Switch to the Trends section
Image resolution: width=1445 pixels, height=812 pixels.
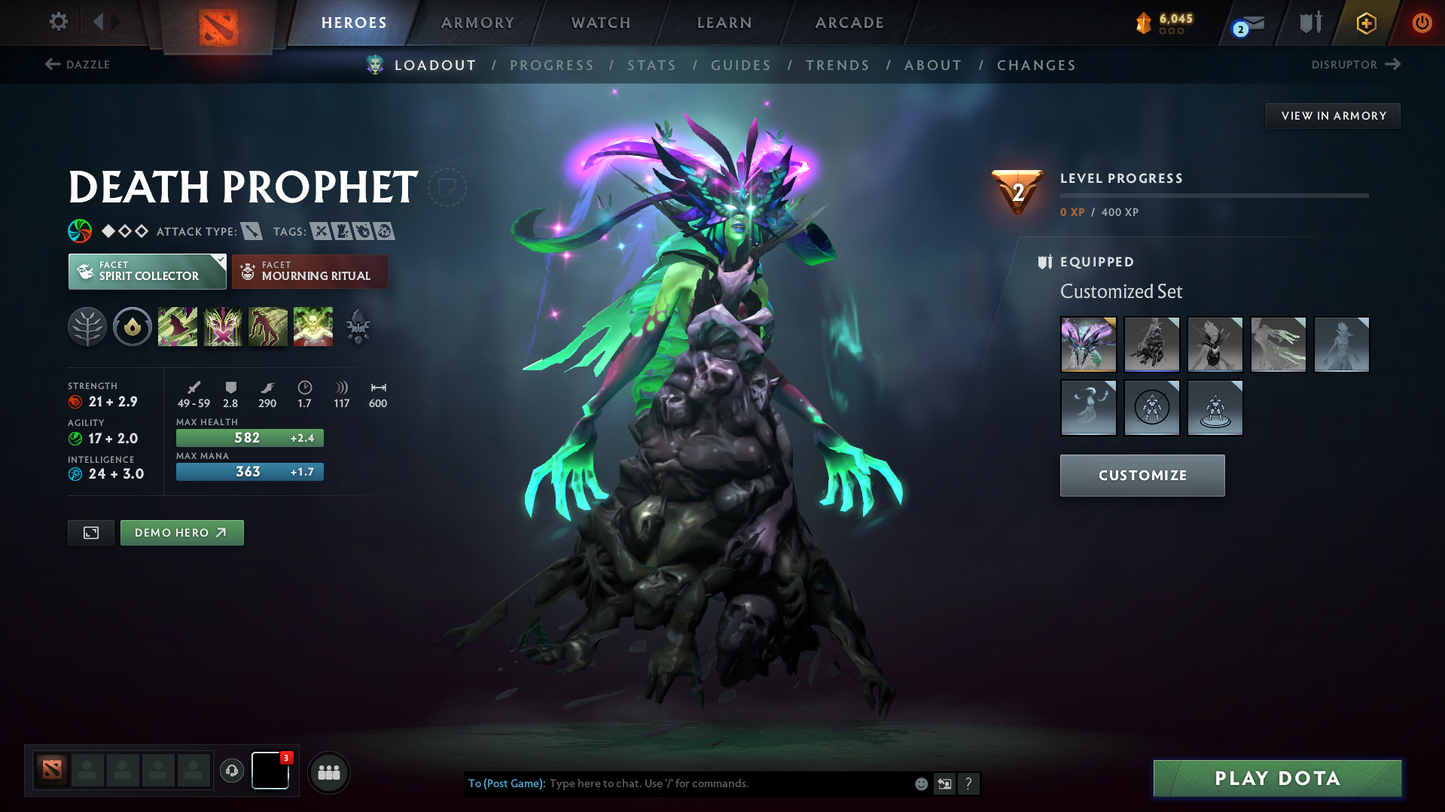(837, 65)
